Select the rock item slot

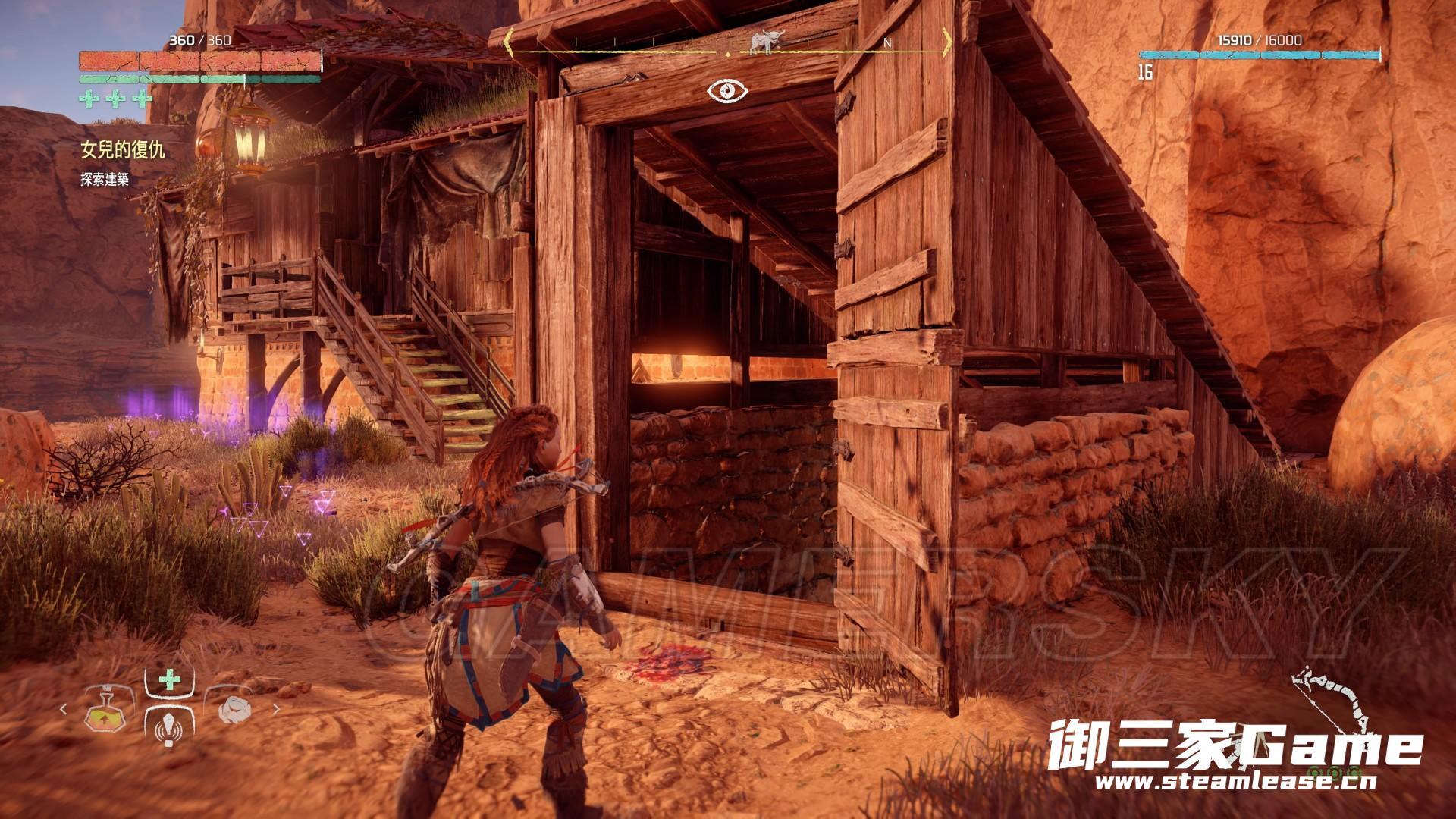(234, 709)
